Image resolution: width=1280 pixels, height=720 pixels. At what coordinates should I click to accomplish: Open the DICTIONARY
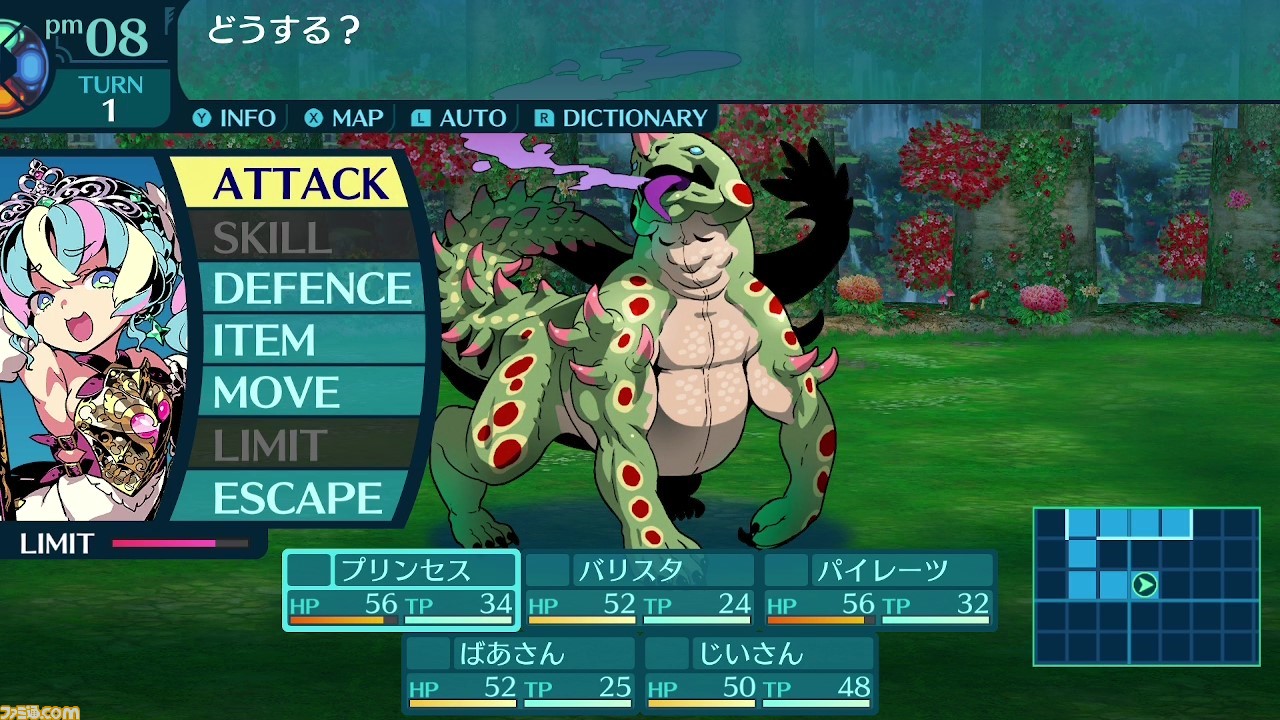(622, 118)
